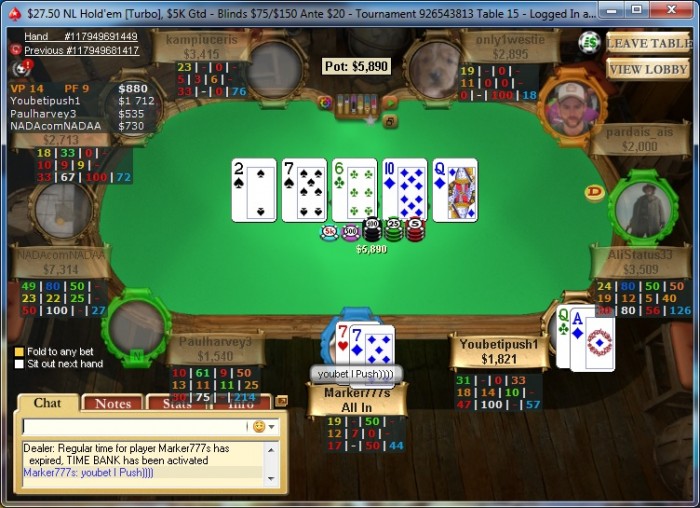Viewport: 700px width, 508px height.
Task: Enable Sit out next hand
Action: (x=19, y=364)
